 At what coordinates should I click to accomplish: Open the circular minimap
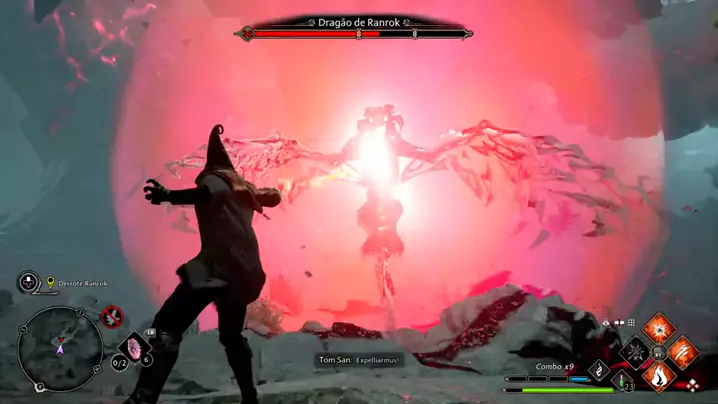[x=60, y=348]
